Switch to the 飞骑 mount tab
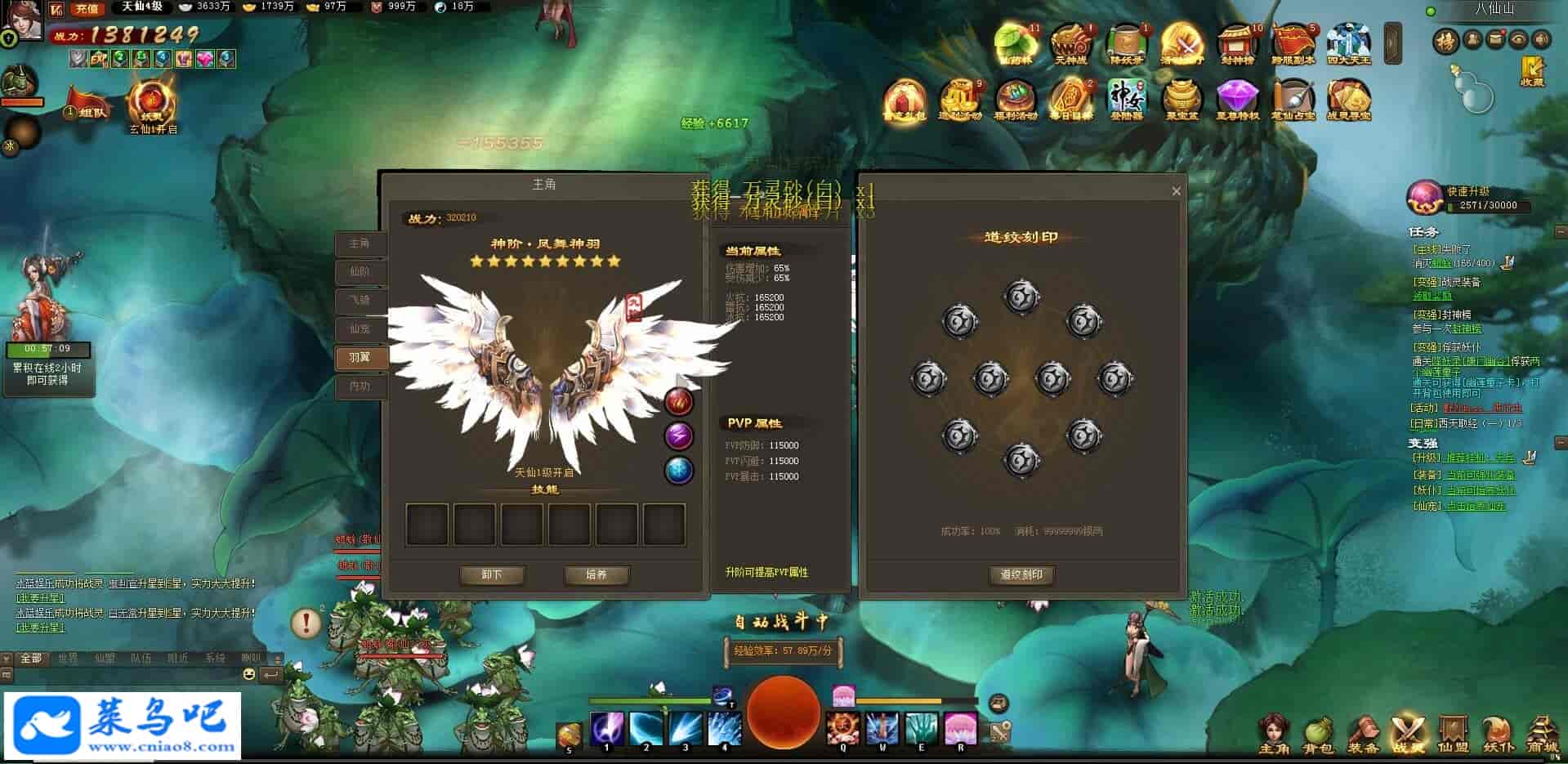 click(360, 300)
